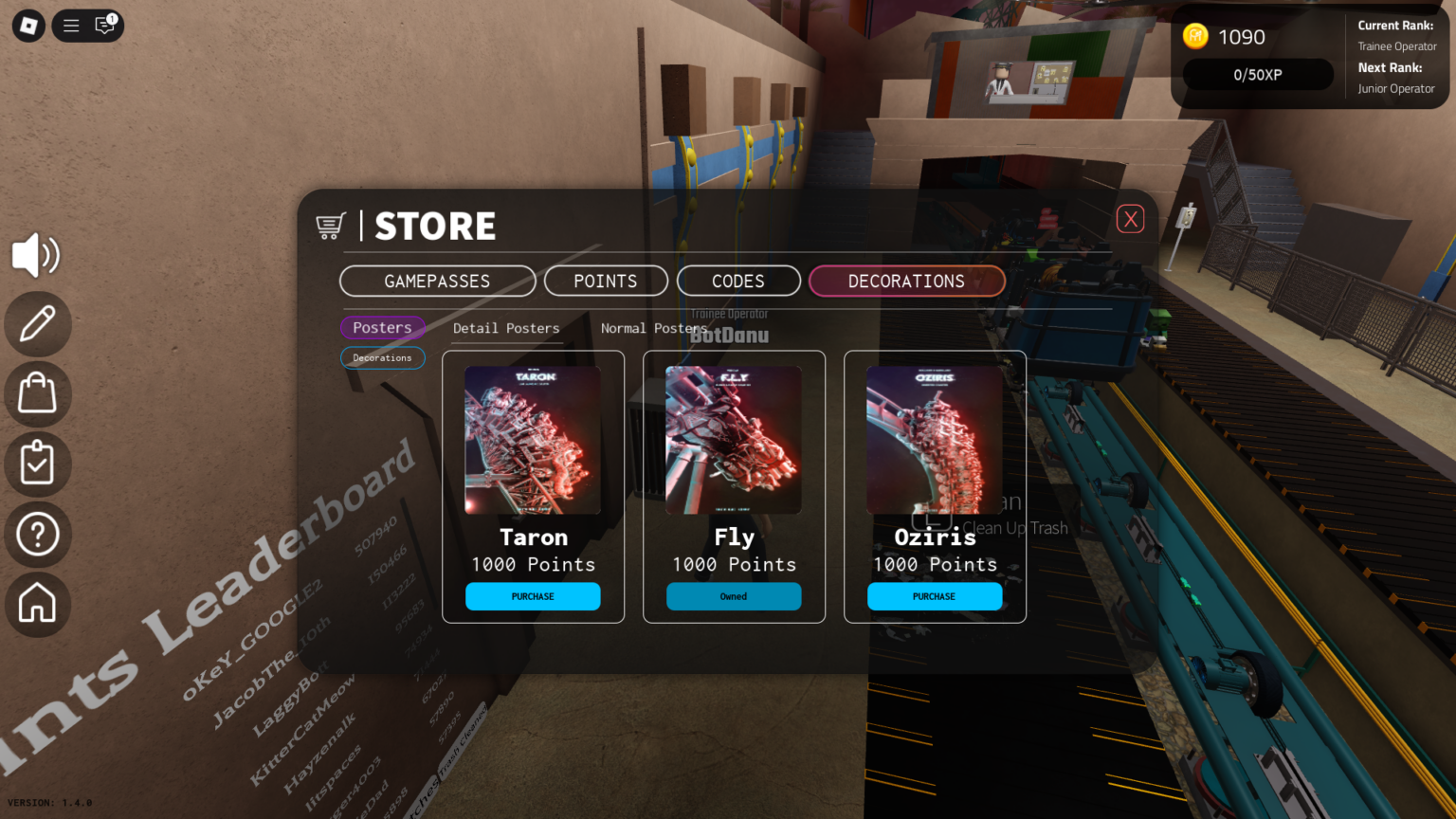
Task: Open the Roblox logo menu
Action: (x=27, y=26)
